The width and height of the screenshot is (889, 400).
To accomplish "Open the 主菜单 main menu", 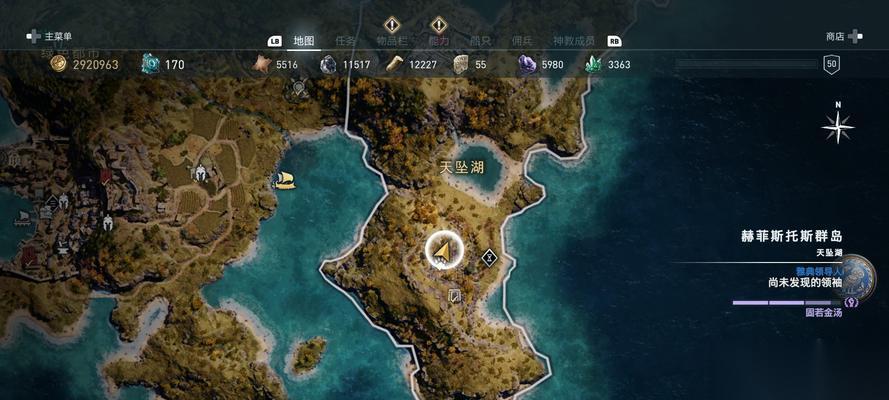I will (50, 37).
